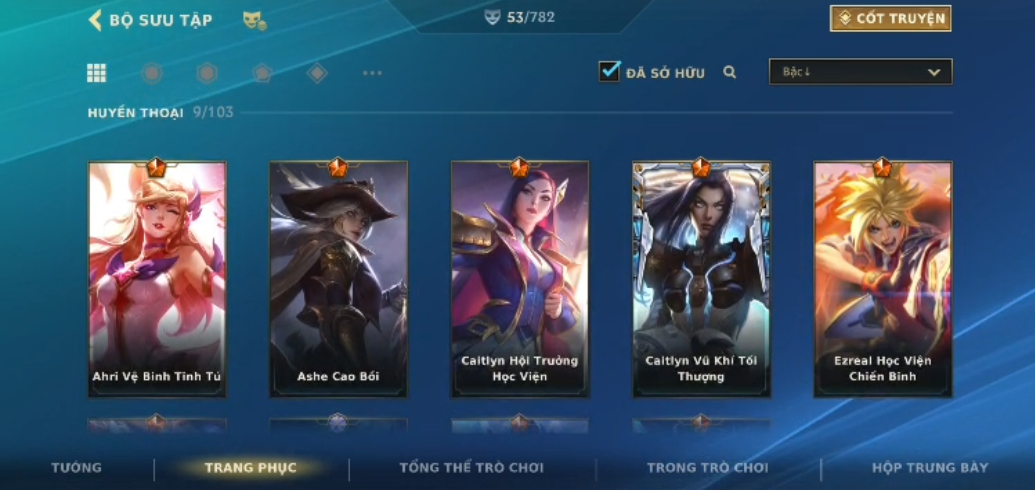View Ezreal Học Viện Chiến Binh skin
This screenshot has height=490, width=1035.
pyautogui.click(x=882, y=279)
